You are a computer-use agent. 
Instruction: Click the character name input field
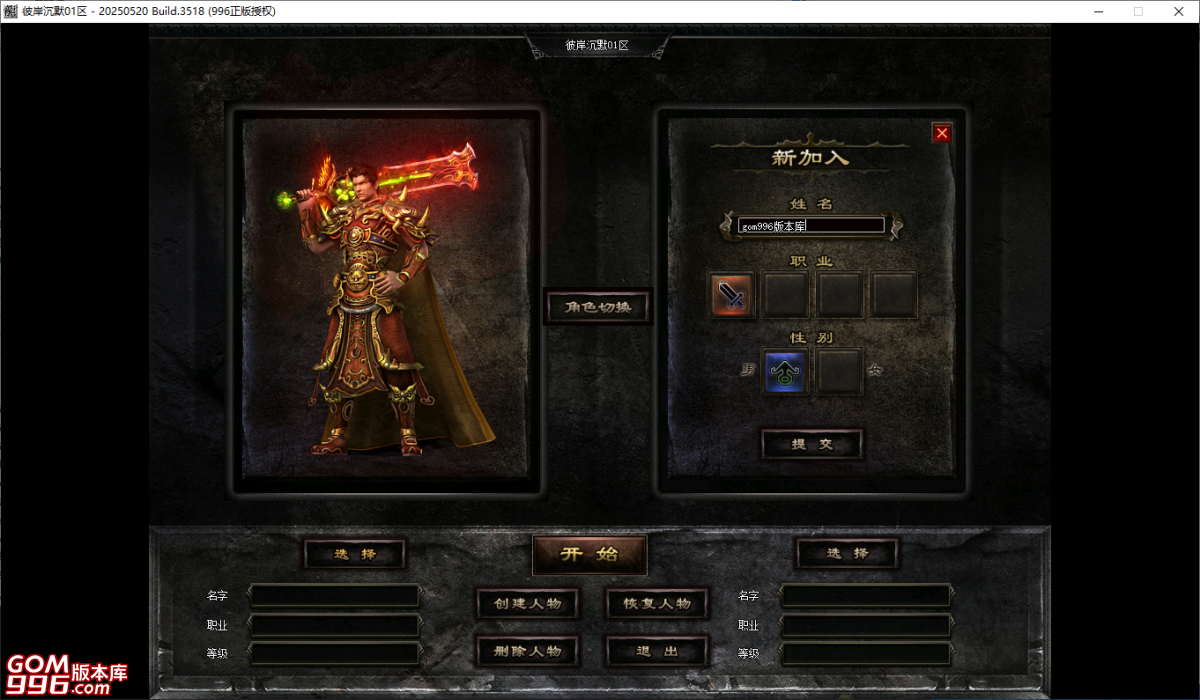click(x=811, y=226)
